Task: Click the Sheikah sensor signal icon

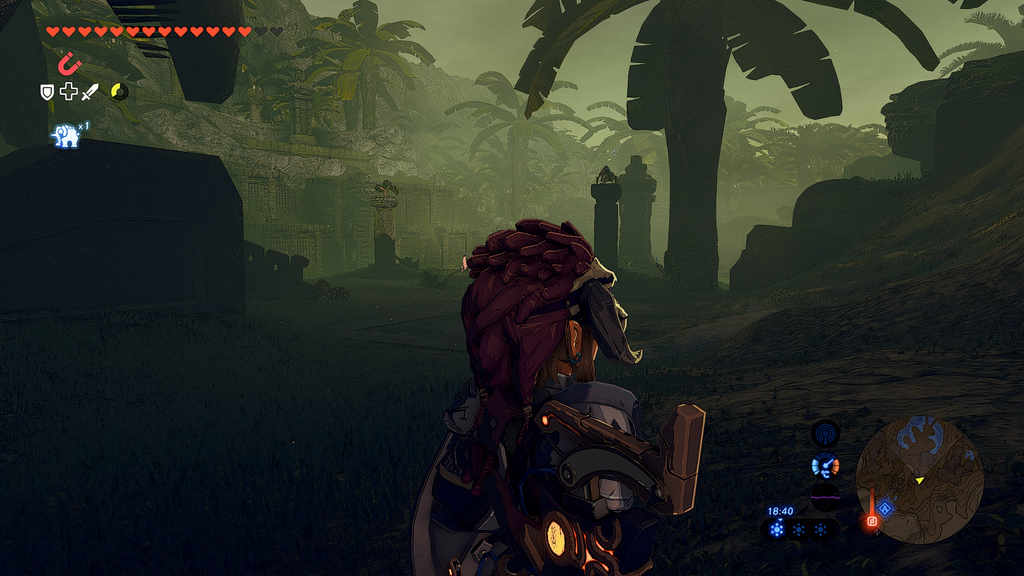Action: click(825, 433)
